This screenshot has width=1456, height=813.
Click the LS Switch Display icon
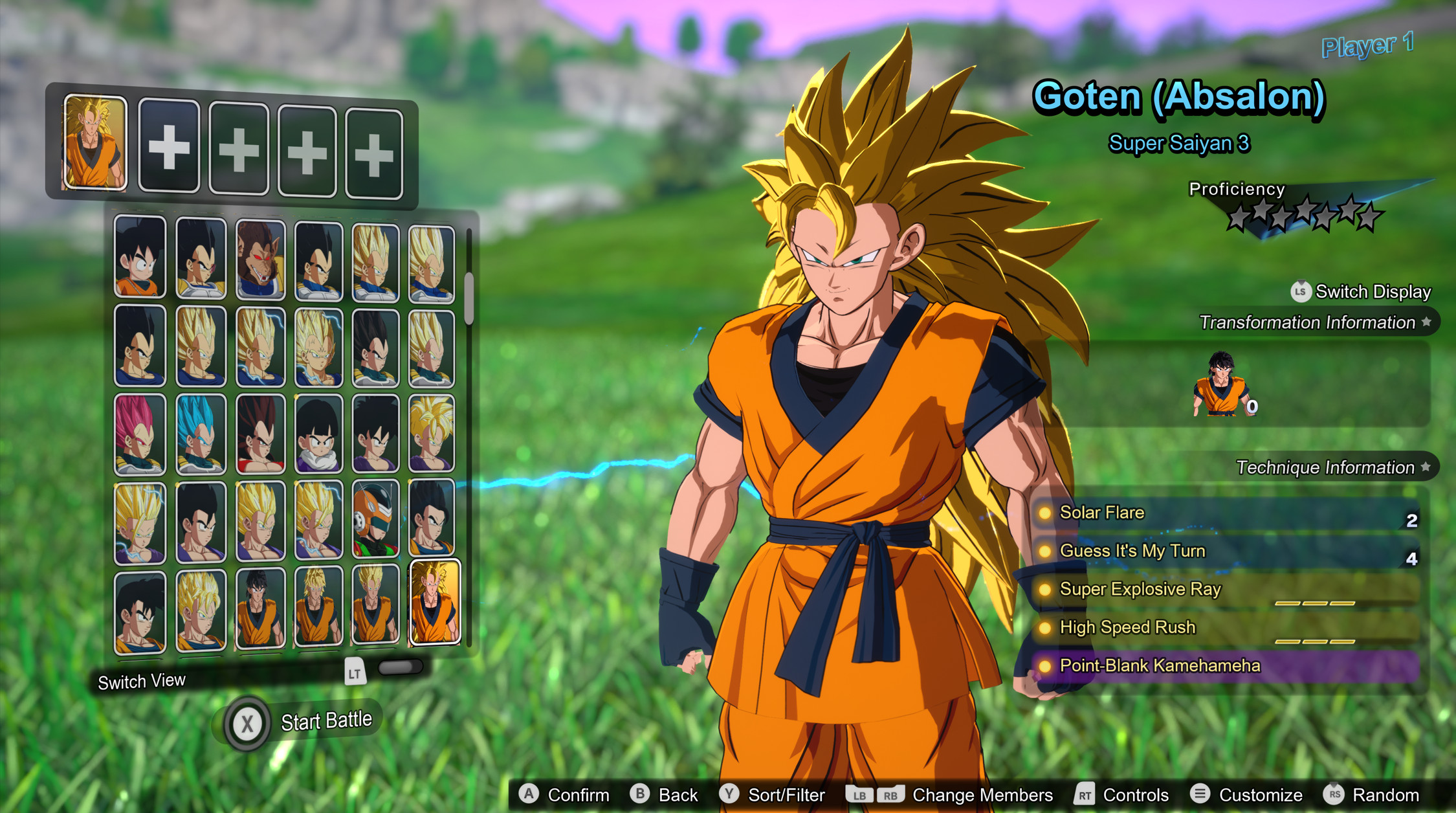coord(1301,291)
